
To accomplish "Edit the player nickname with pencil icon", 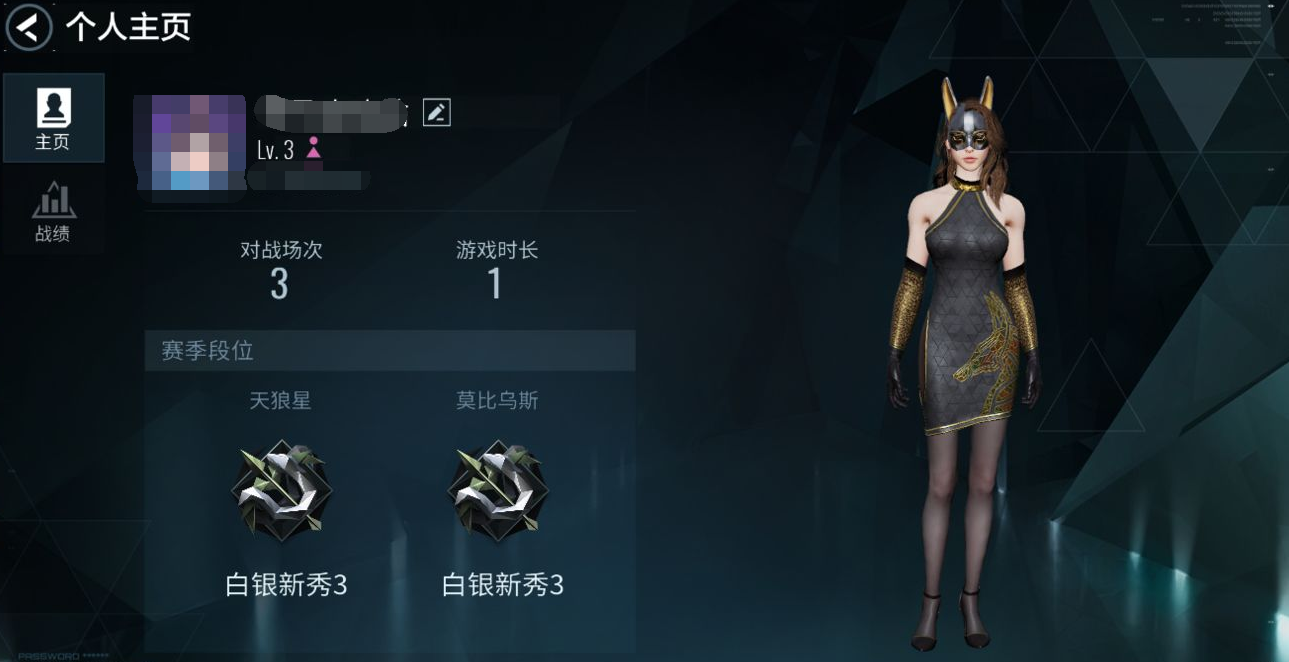I will 437,113.
